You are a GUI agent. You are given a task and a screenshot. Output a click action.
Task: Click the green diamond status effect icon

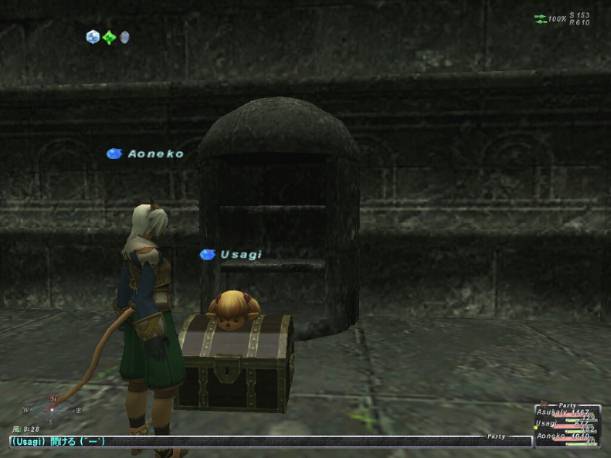click(109, 38)
